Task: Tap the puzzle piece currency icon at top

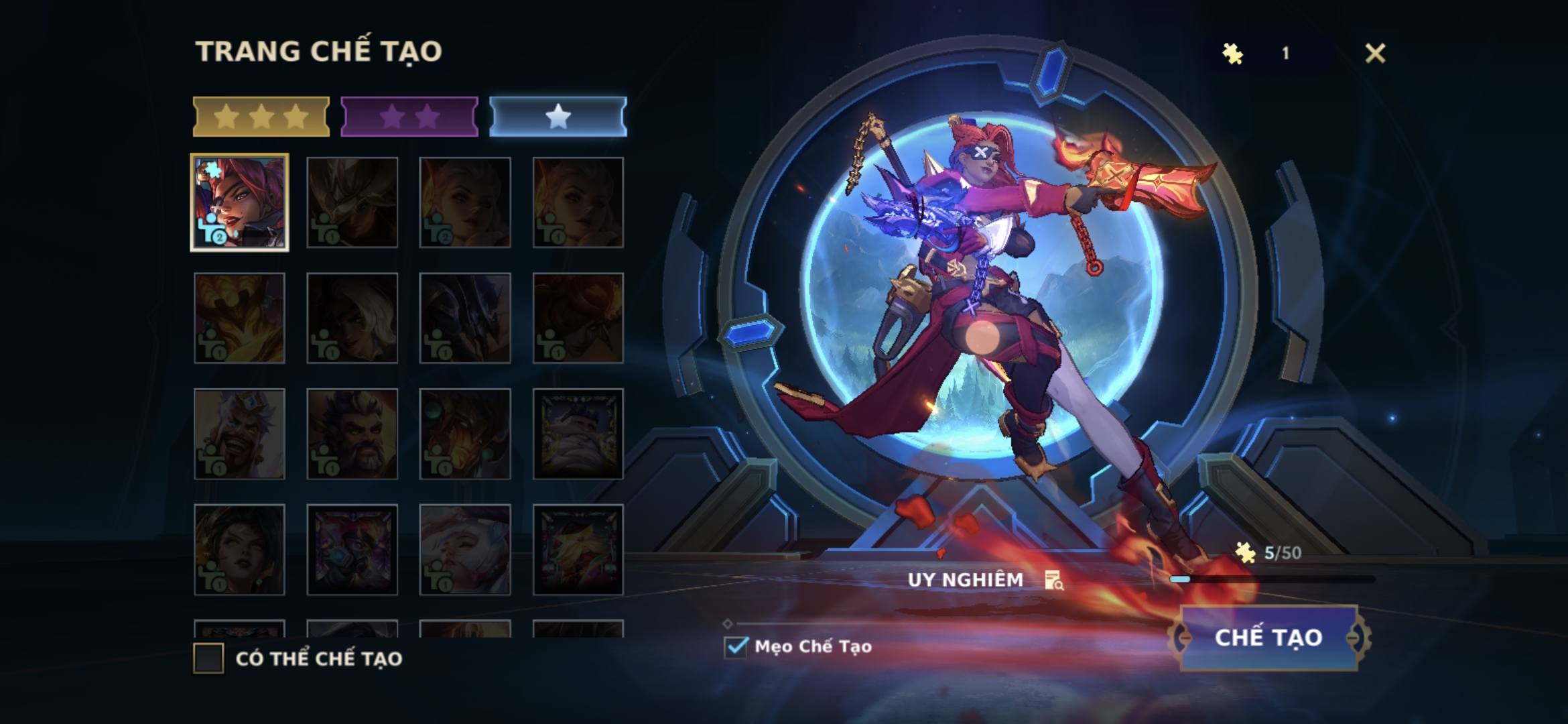Action: pyautogui.click(x=1232, y=54)
